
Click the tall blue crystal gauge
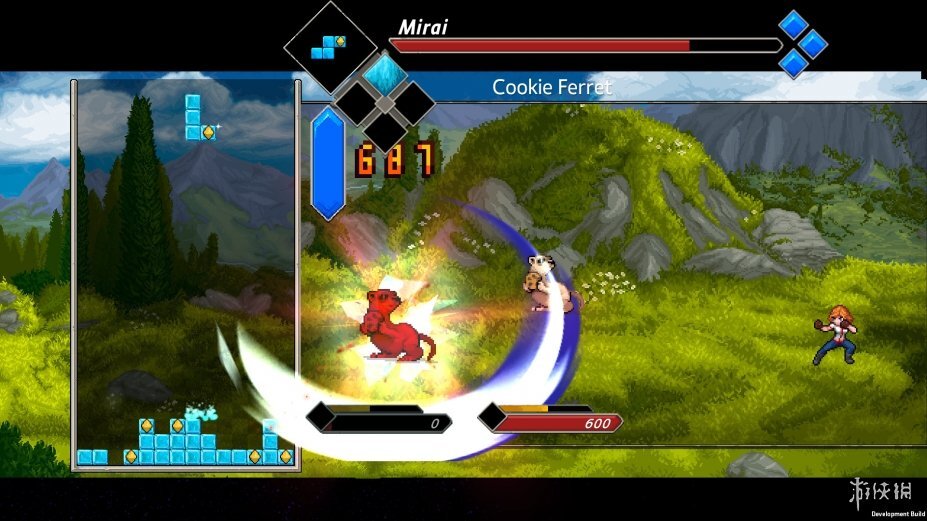point(328,163)
